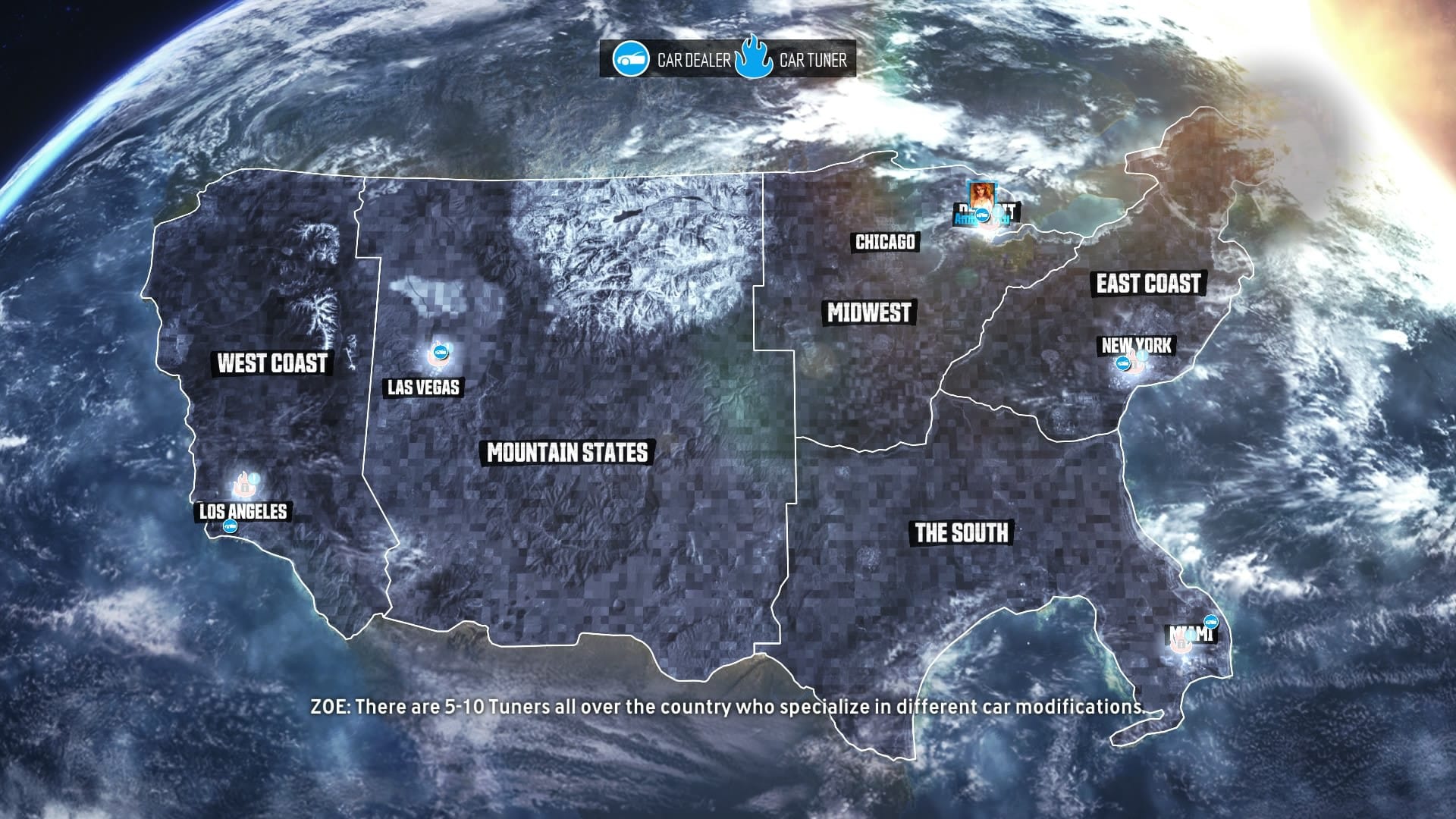This screenshot has height=819, width=1456.
Task: Choose The South region label
Action: point(962,532)
